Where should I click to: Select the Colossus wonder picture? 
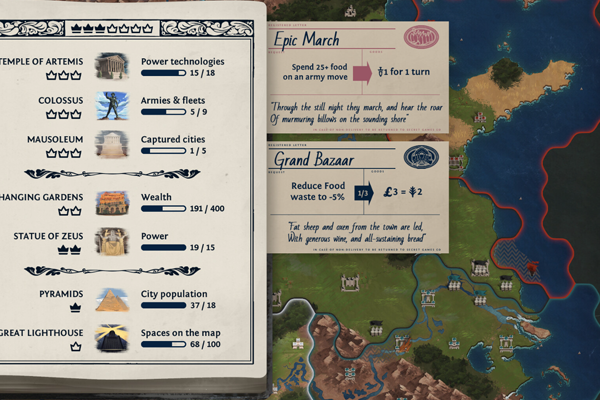[x=111, y=105]
